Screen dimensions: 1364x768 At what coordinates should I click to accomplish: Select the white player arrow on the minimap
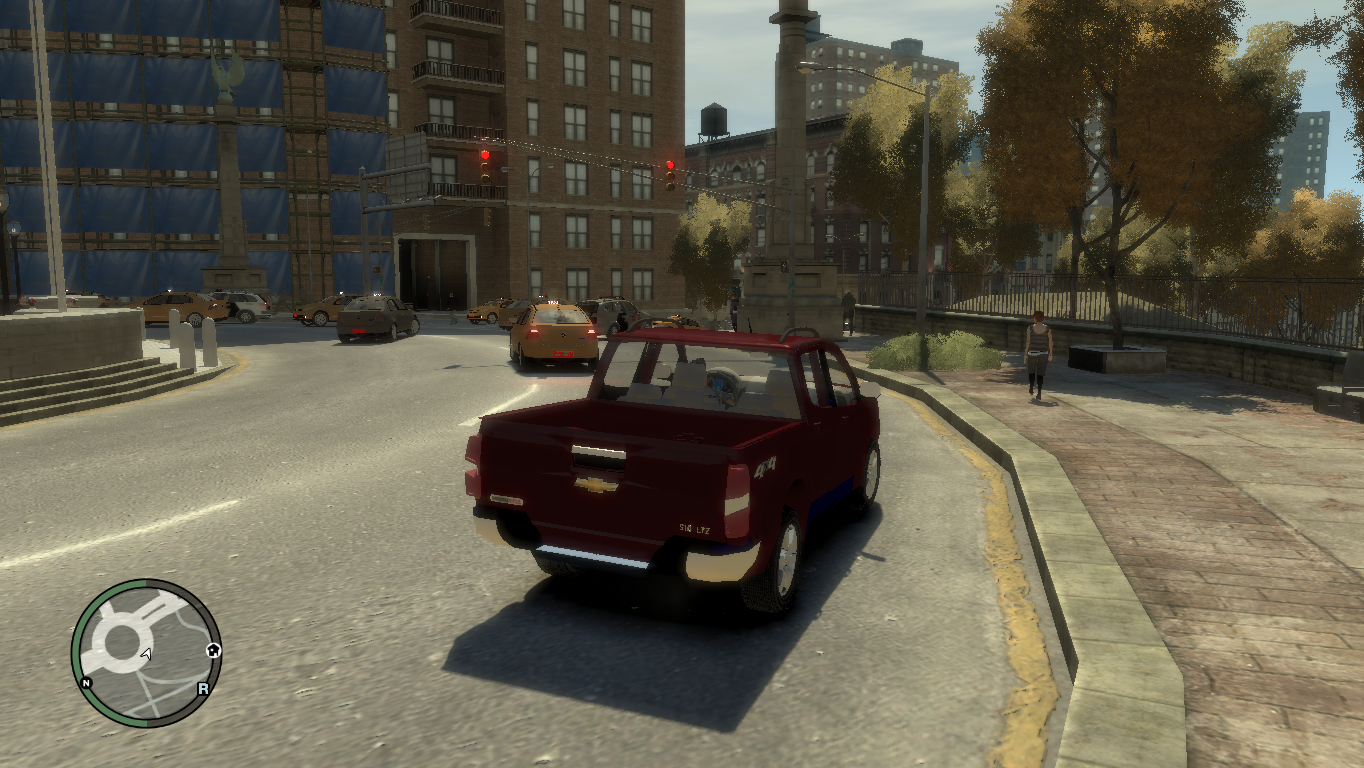coord(146,654)
